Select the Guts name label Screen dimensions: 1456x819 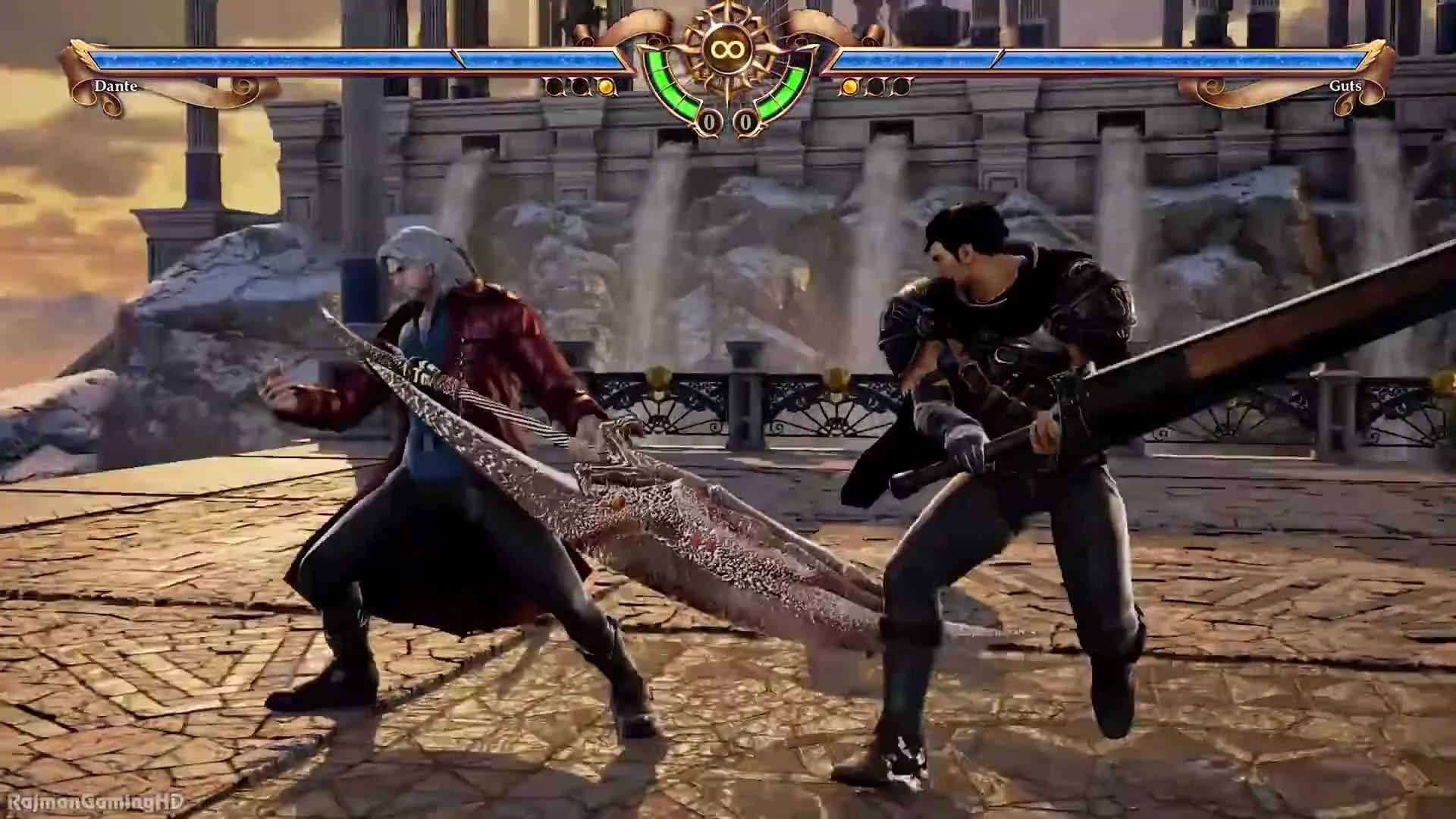pos(1347,86)
